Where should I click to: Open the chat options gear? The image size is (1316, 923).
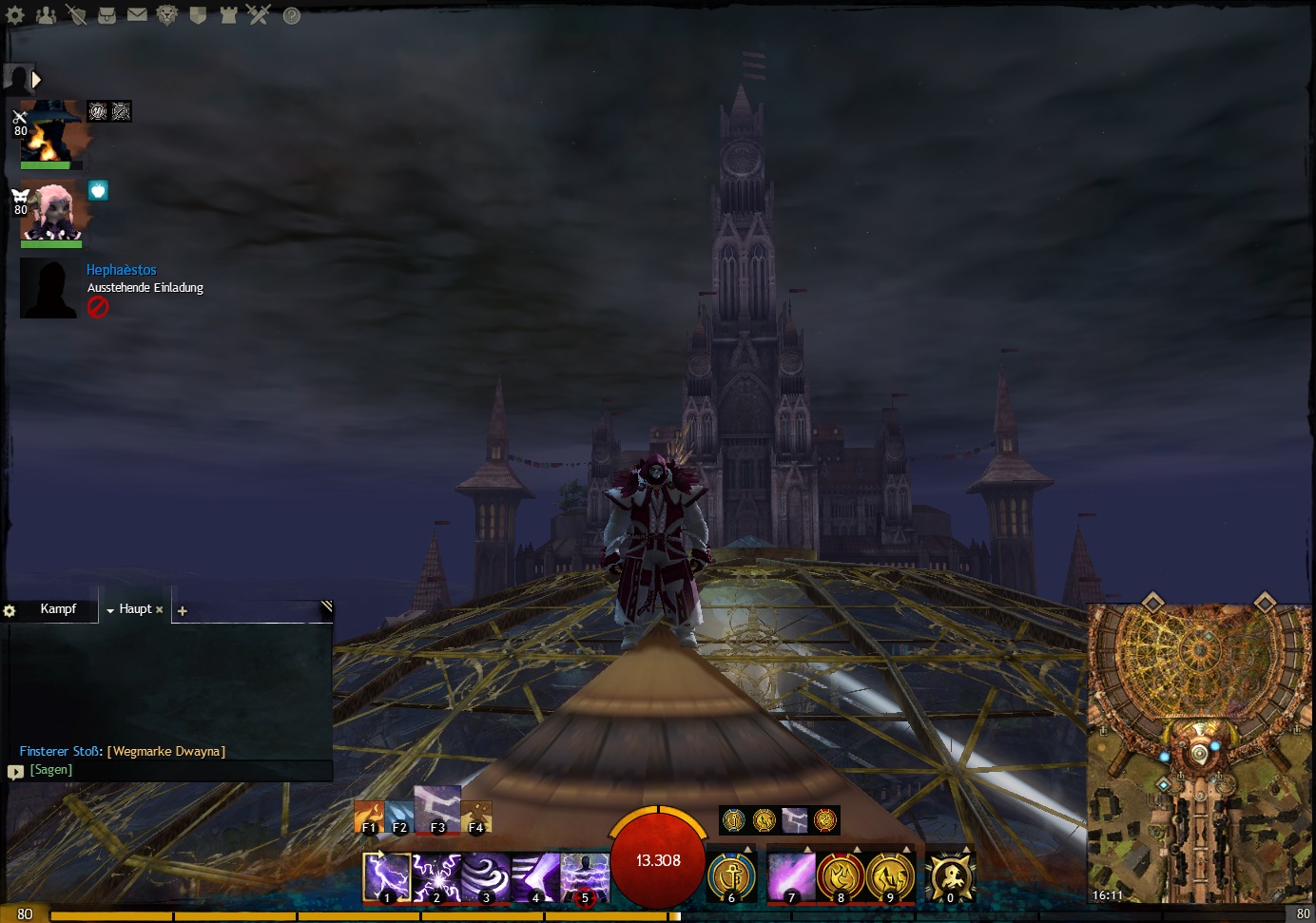[x=10, y=611]
